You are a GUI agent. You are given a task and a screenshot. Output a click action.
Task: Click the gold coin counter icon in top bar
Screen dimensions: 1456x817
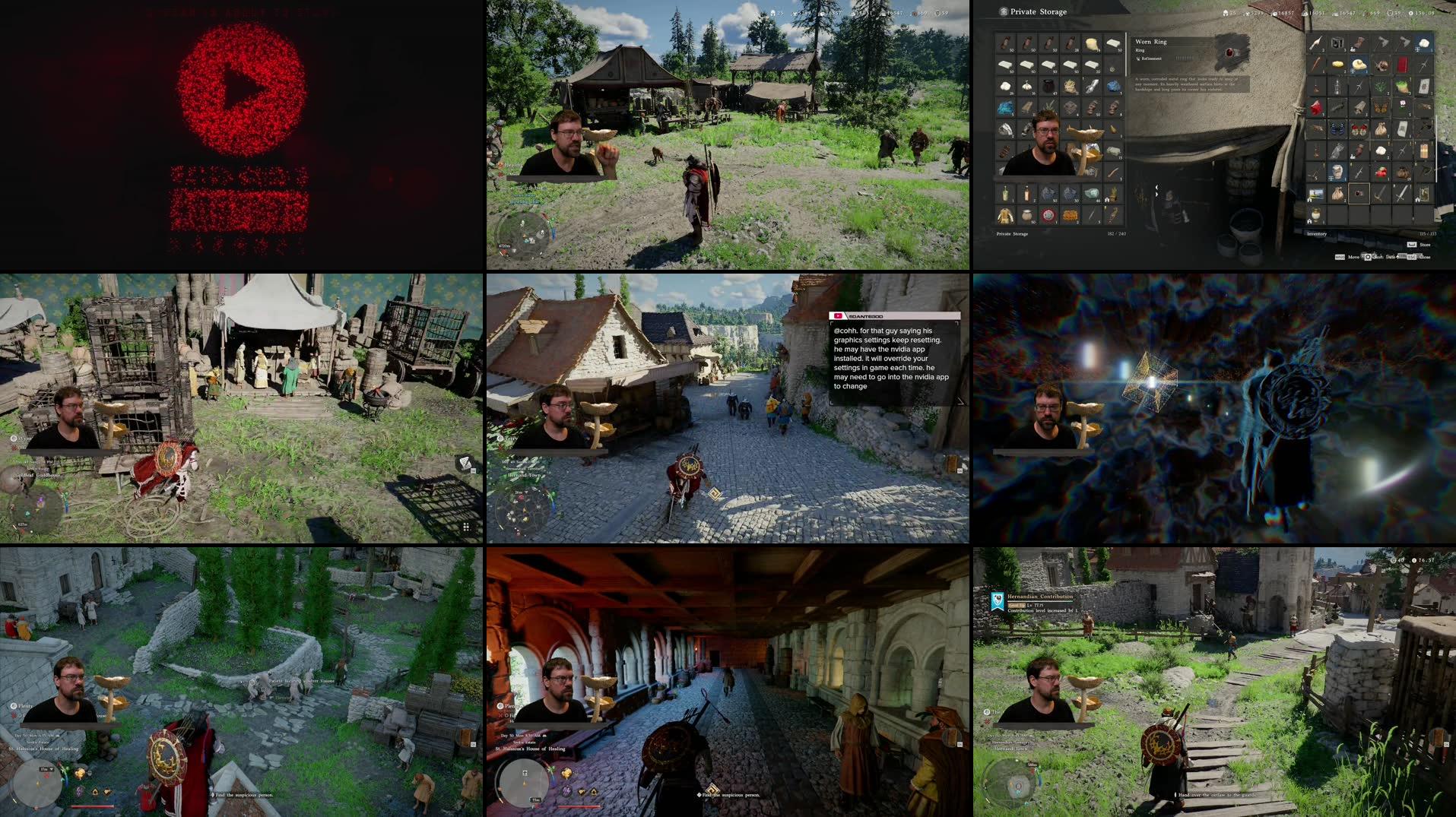coord(1366,13)
